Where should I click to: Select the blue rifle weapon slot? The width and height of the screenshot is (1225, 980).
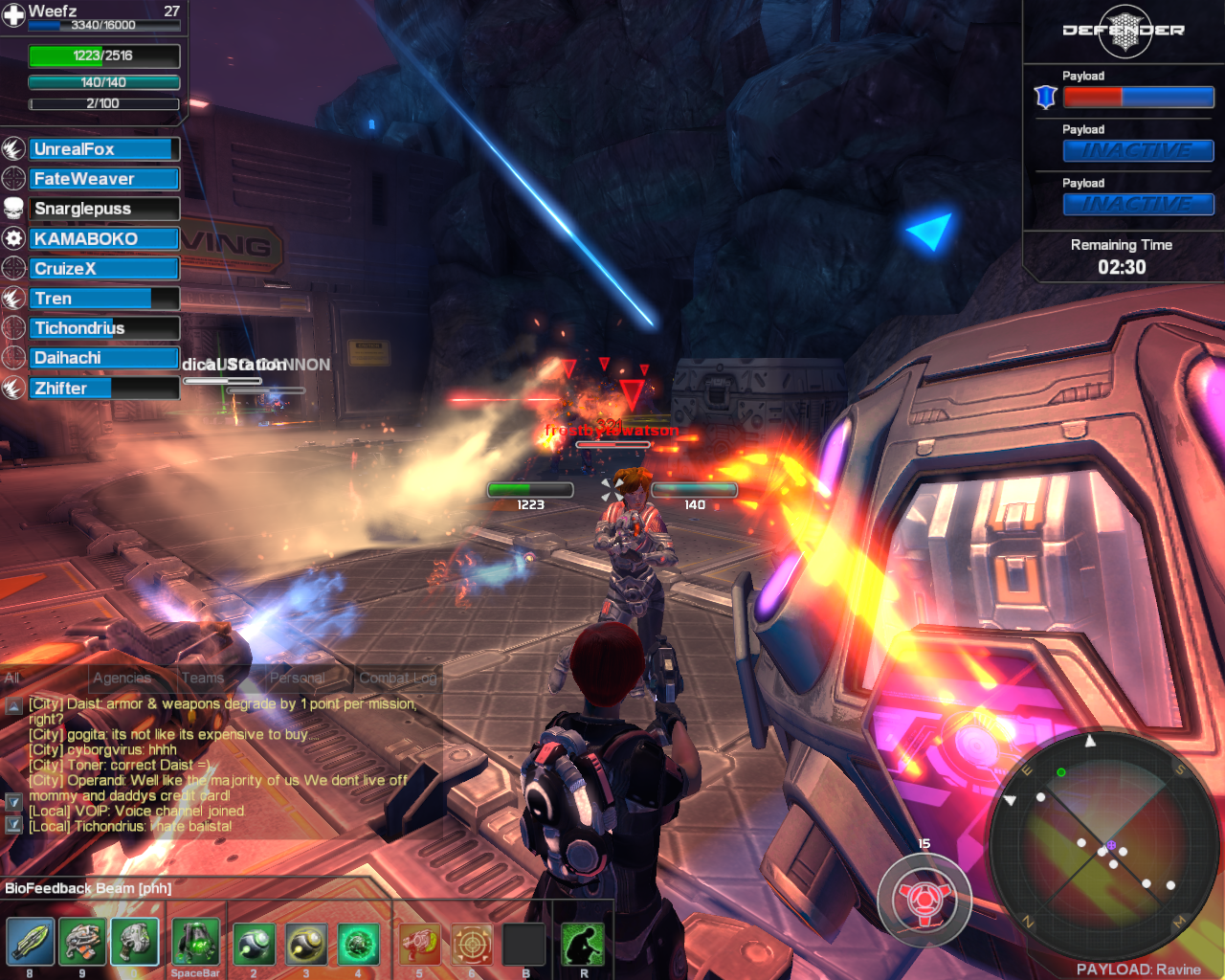coord(30,943)
